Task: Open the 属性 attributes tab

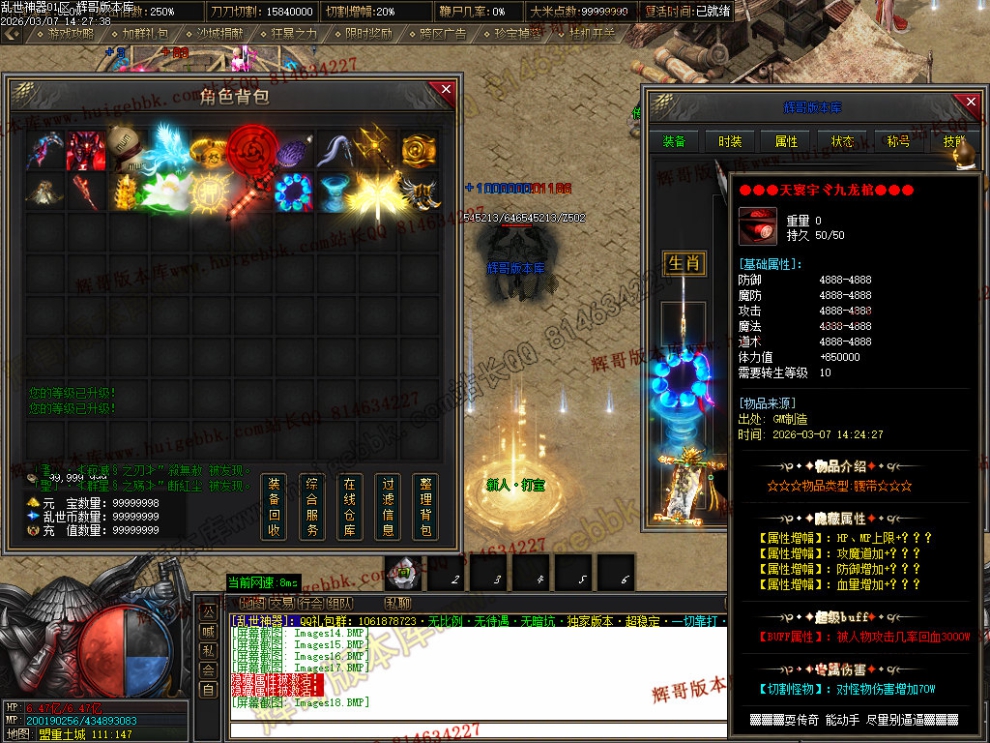Action: coord(786,142)
